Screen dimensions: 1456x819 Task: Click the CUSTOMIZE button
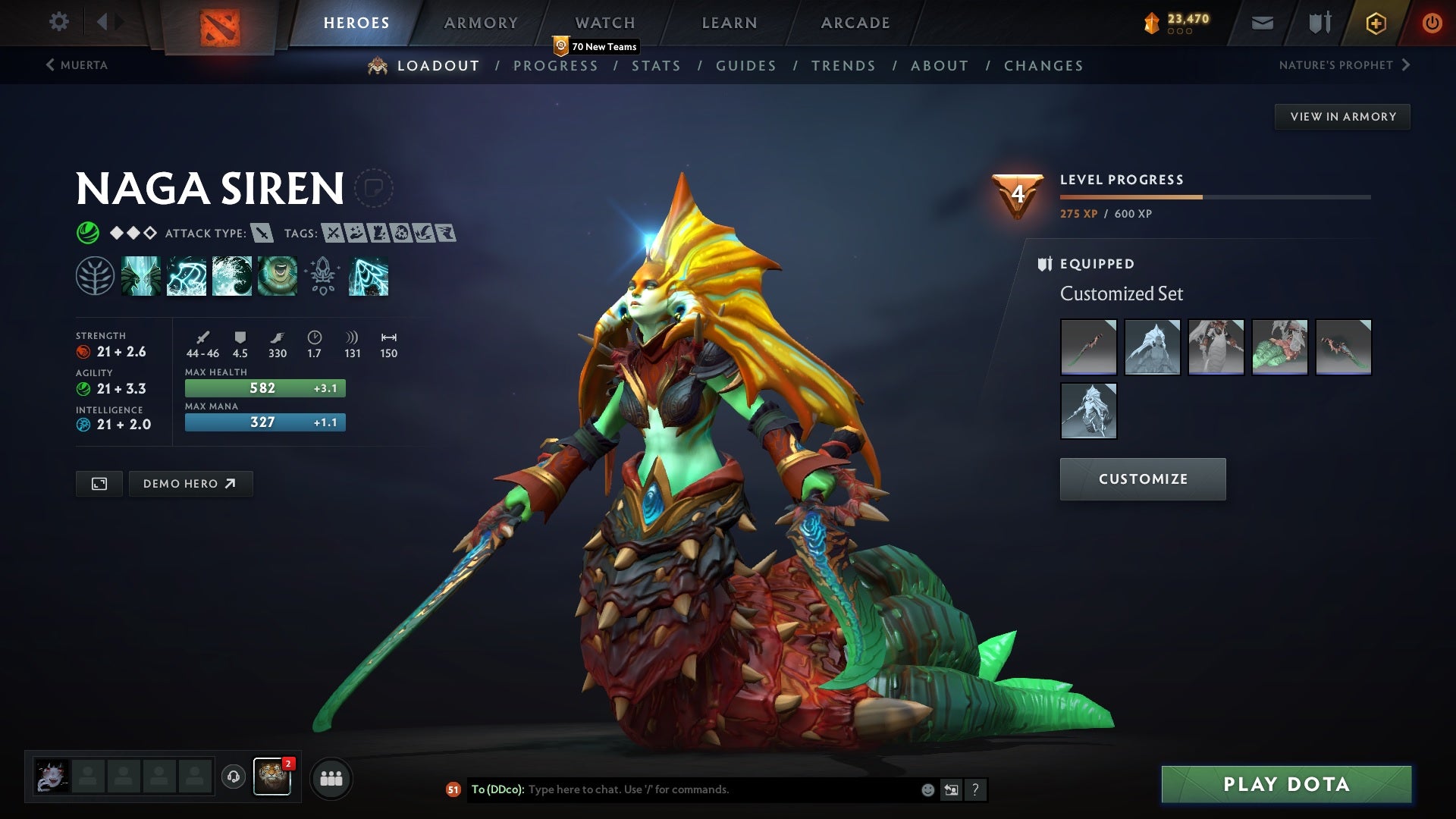click(x=1143, y=479)
